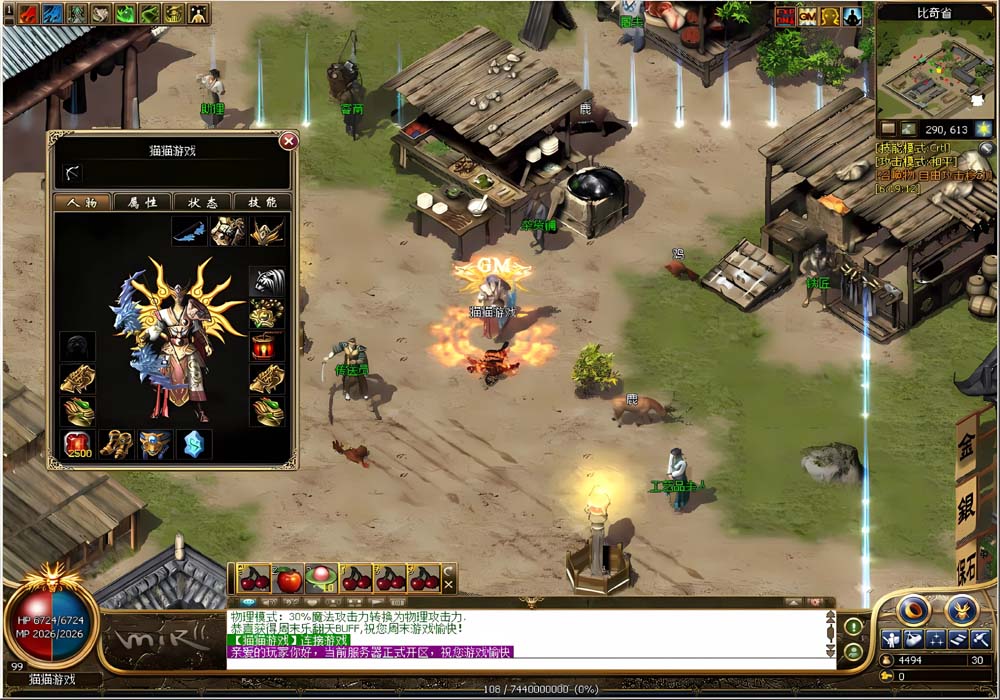Activate the red flame skill icon
1000x700 pixels.
[27, 13]
